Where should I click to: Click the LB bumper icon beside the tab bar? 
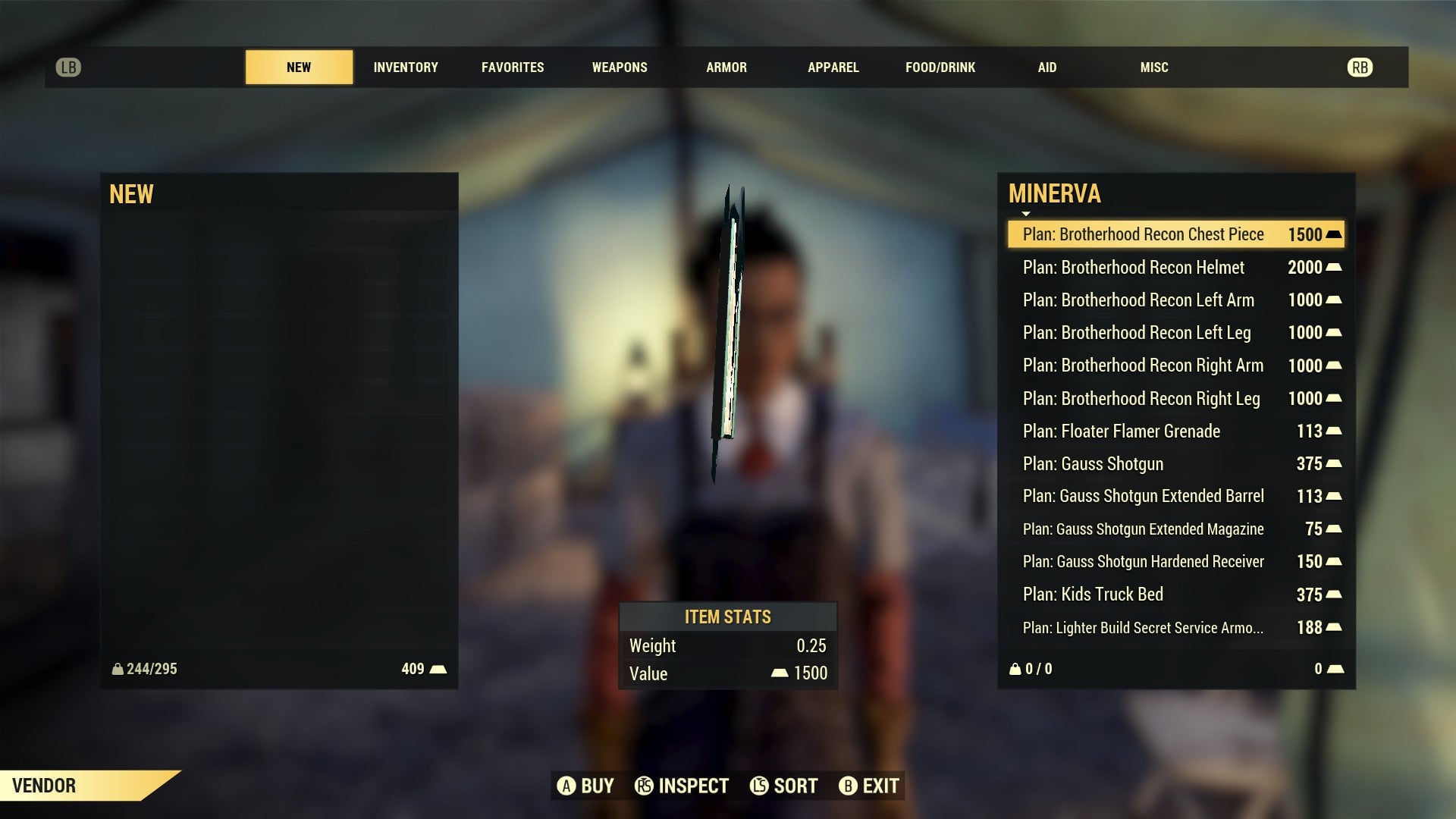click(69, 67)
